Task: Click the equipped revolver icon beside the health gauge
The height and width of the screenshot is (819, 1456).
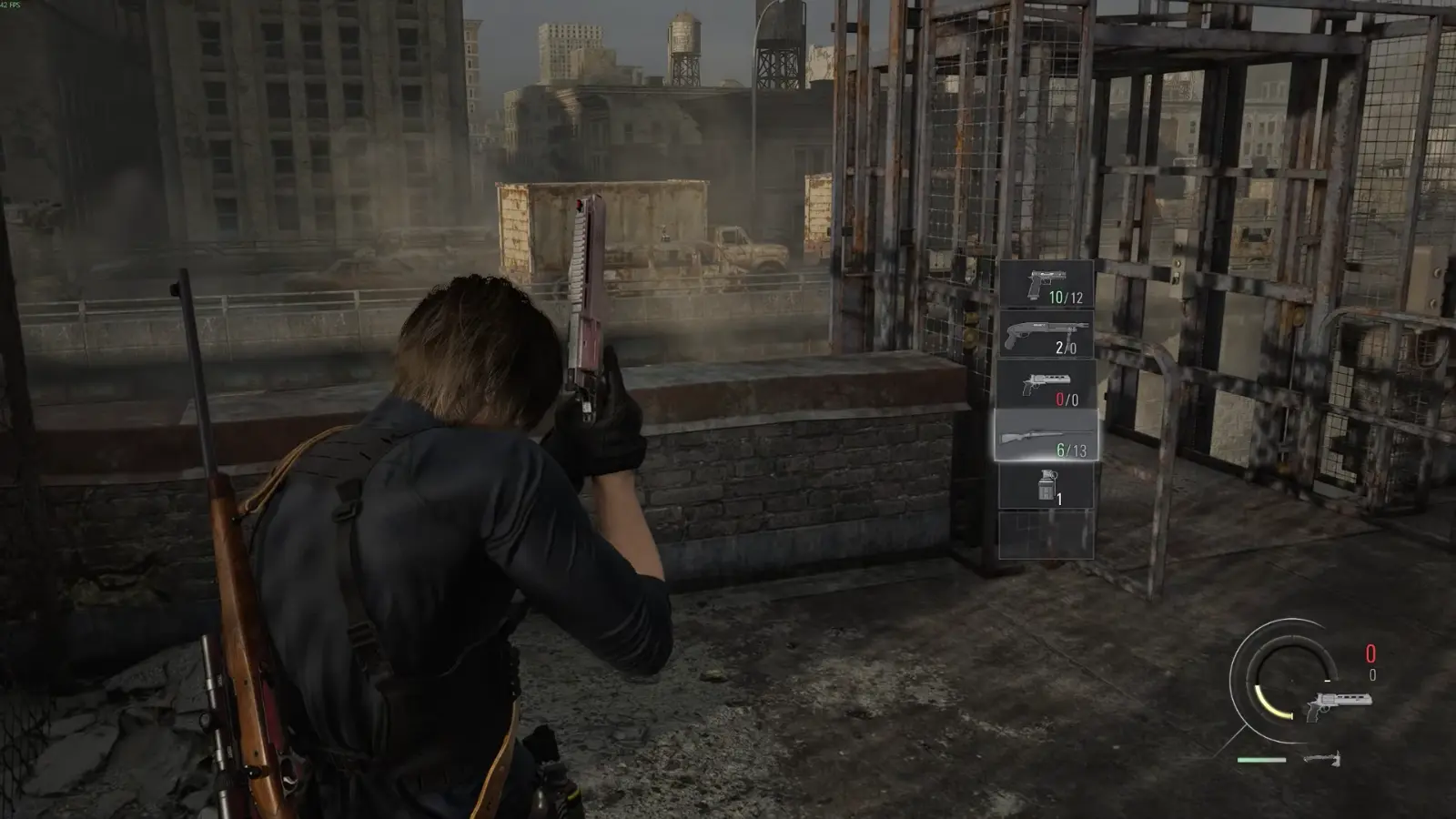Action: (1337, 706)
